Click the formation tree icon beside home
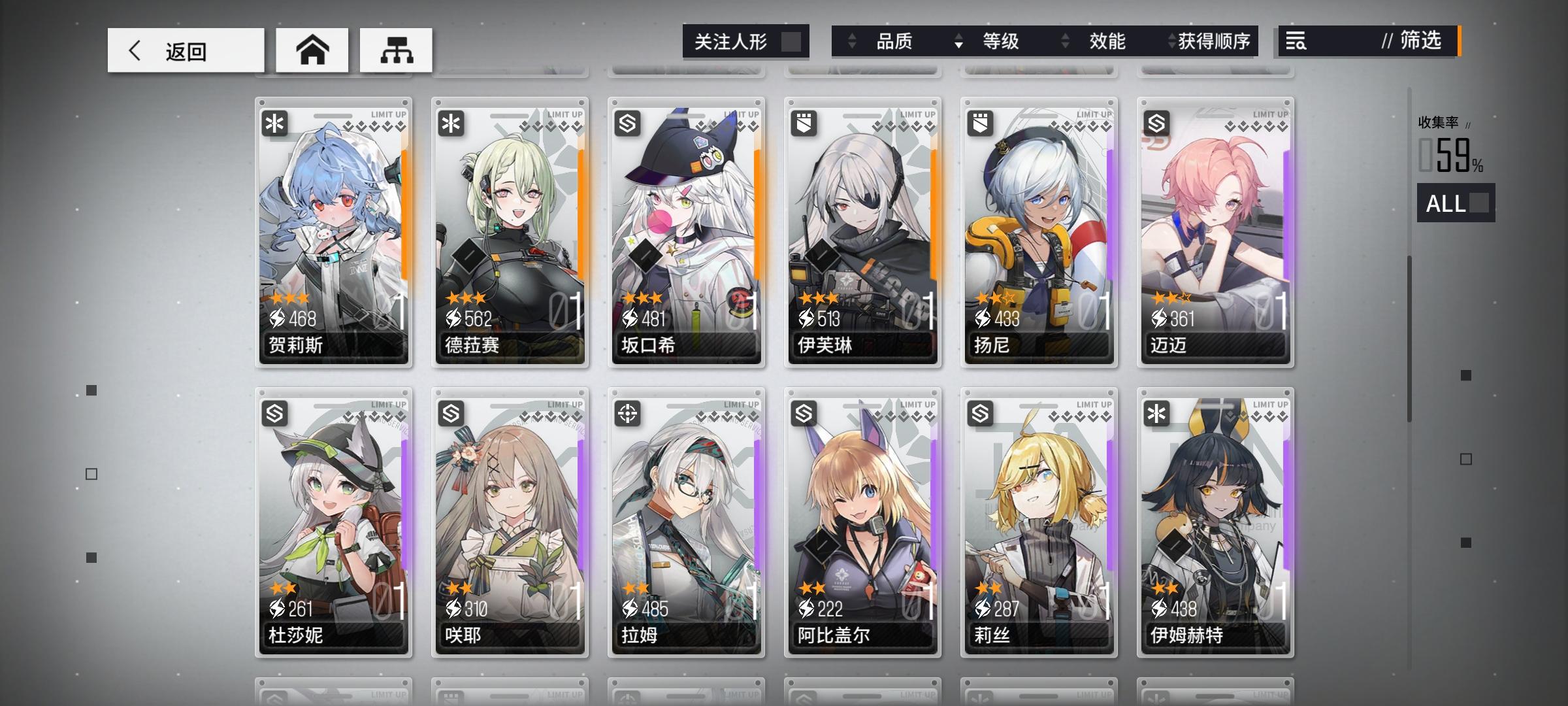 395,49
